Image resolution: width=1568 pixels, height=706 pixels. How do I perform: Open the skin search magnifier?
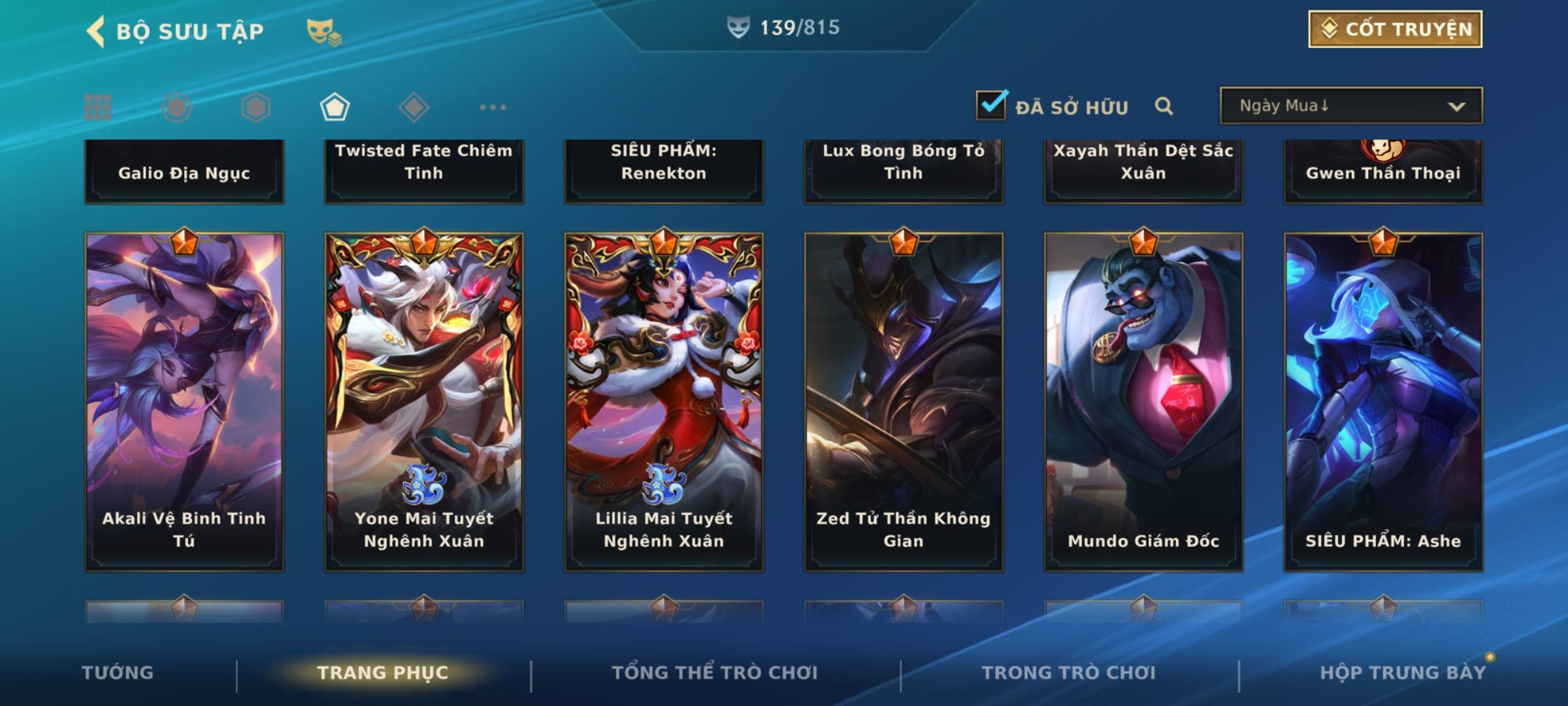tap(1164, 106)
